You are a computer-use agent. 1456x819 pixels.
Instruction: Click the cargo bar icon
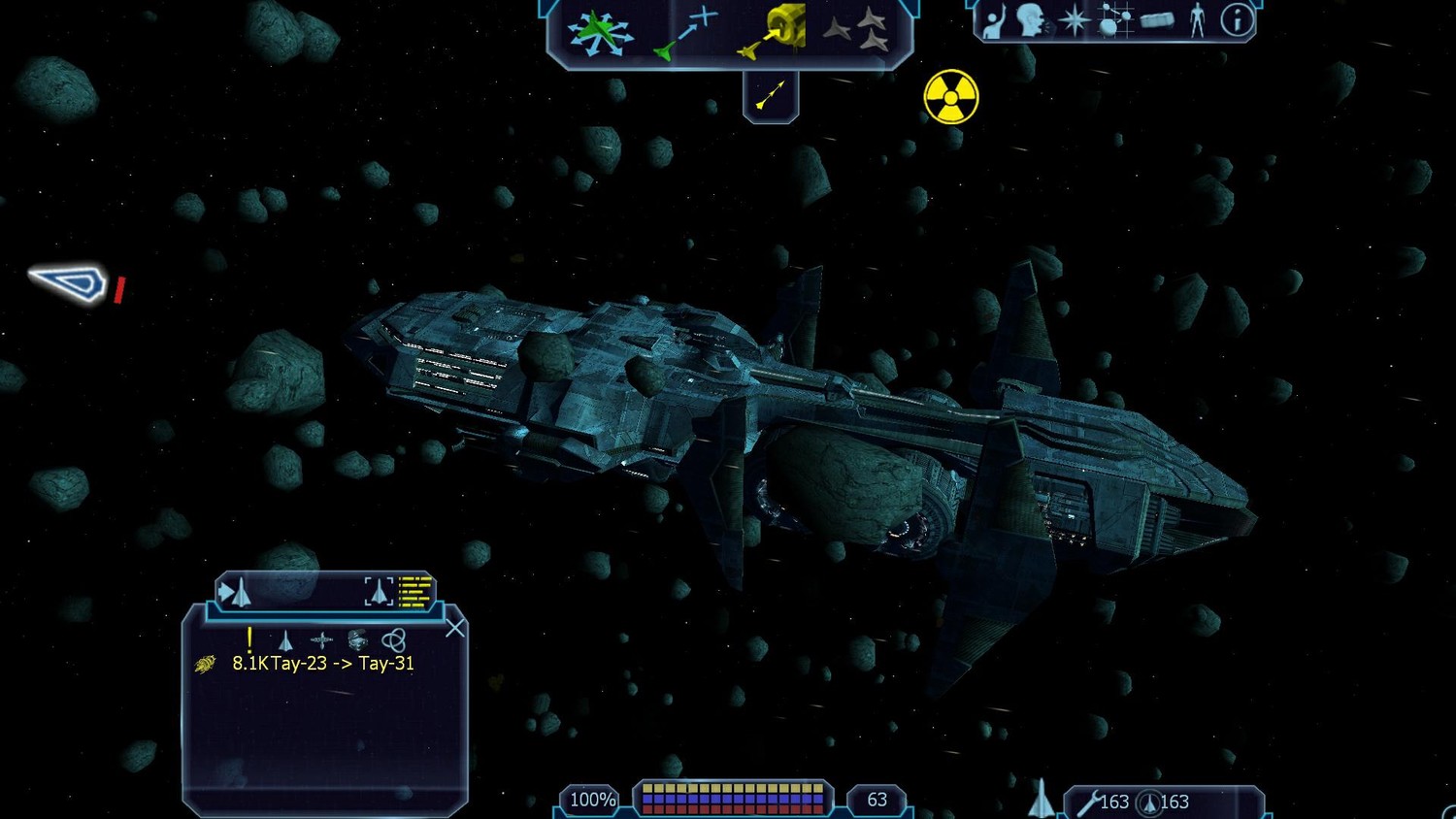click(x=1157, y=20)
